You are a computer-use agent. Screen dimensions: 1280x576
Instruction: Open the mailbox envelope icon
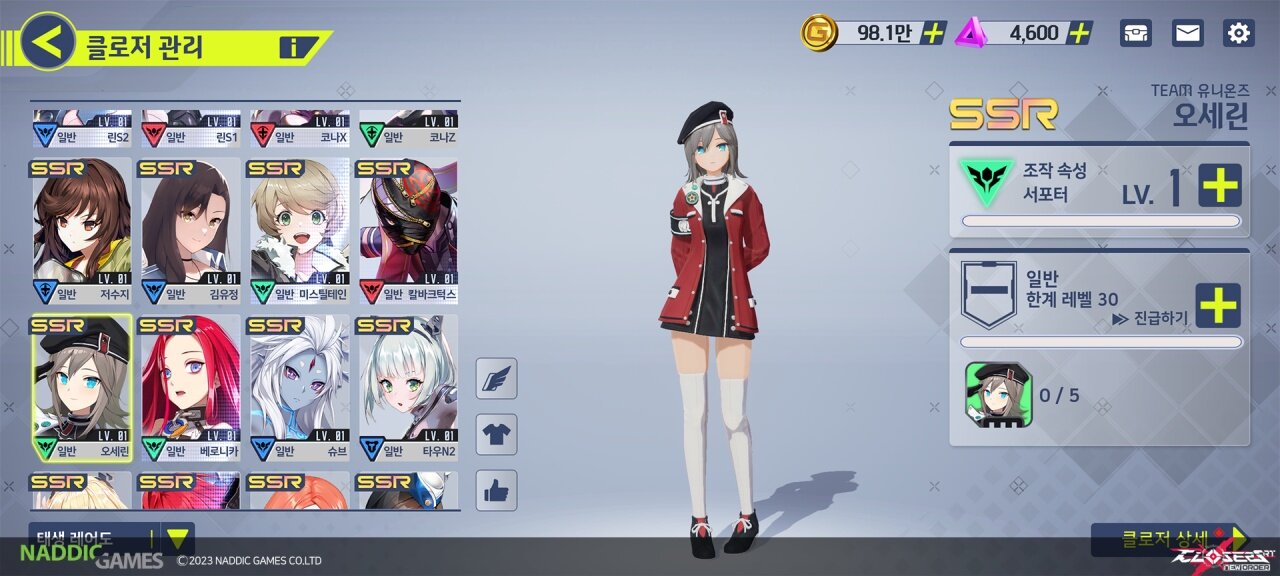[x=1187, y=33]
